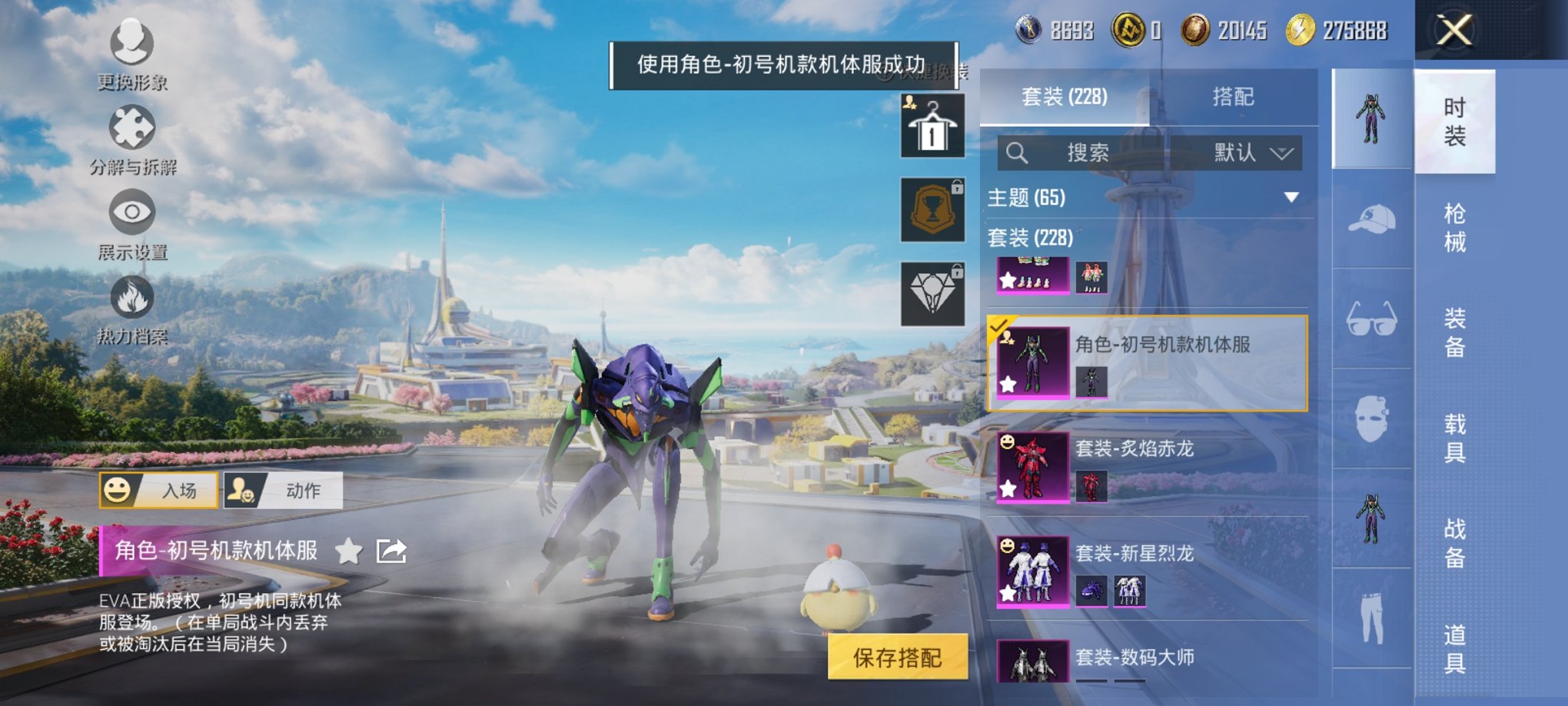Open the quick outfit hanger panel
Screen dimensions: 1568x706
point(931,125)
